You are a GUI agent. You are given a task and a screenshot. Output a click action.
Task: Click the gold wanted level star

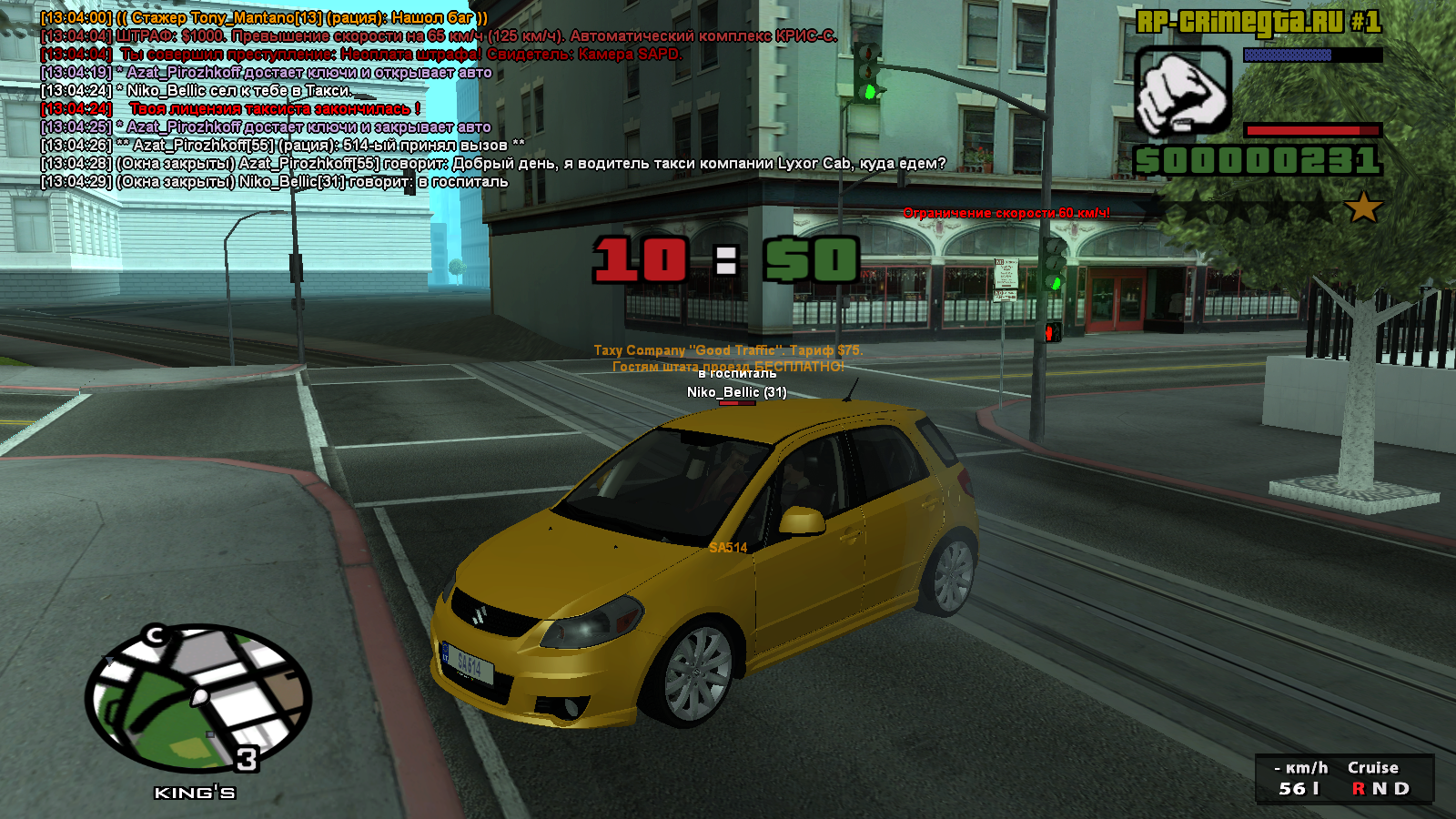1363,207
